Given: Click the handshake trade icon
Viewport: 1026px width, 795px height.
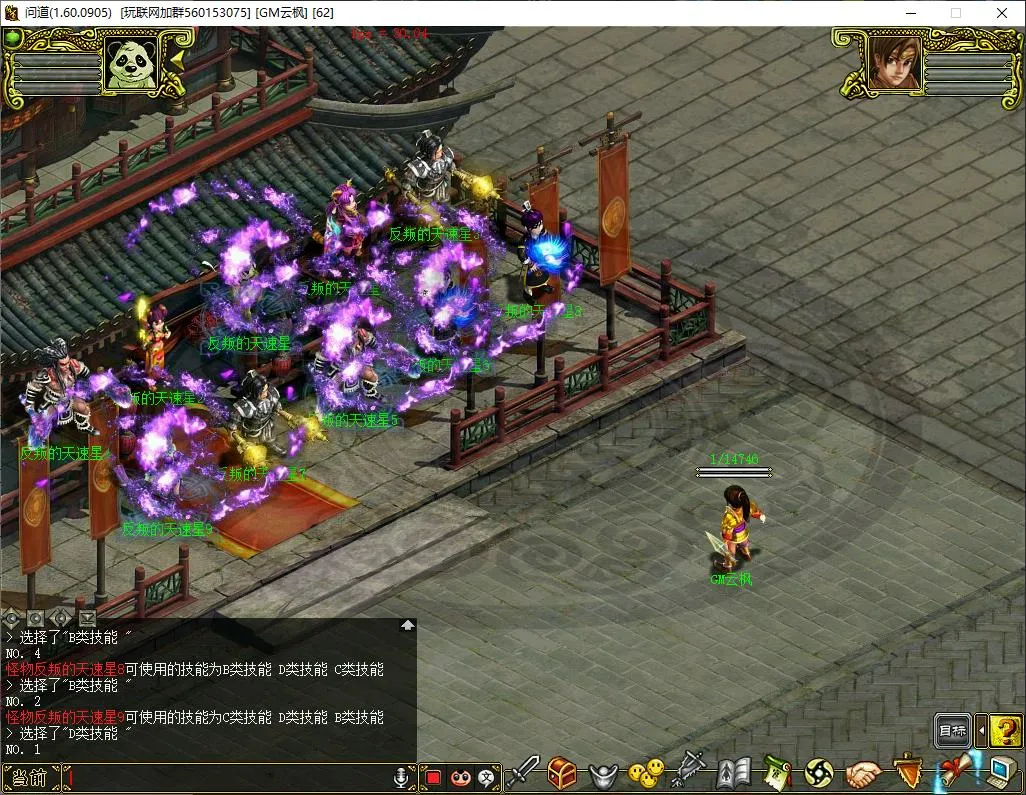Looking at the screenshot, I should (863, 774).
